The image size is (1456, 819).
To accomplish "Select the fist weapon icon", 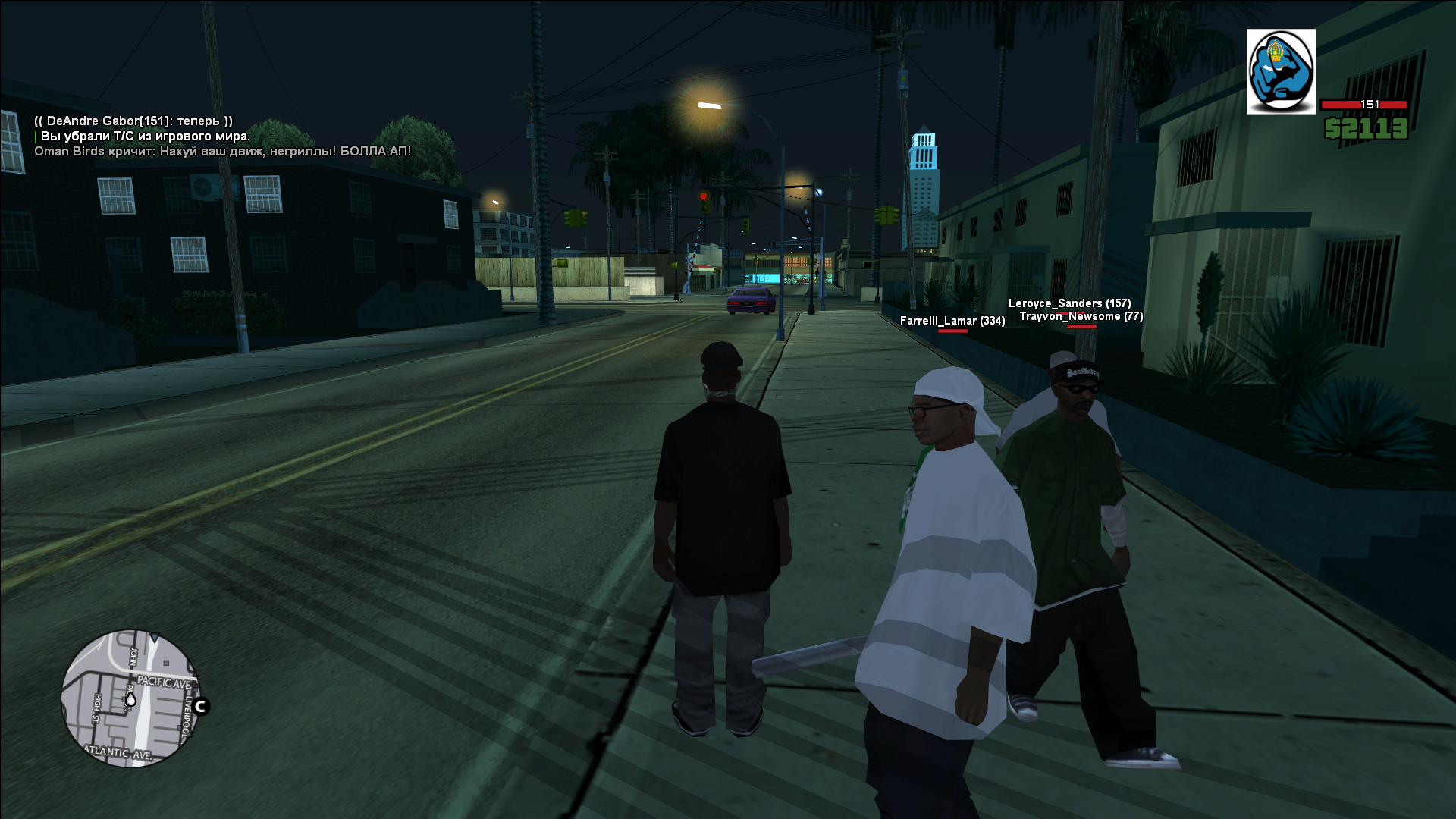I will coord(1281,72).
